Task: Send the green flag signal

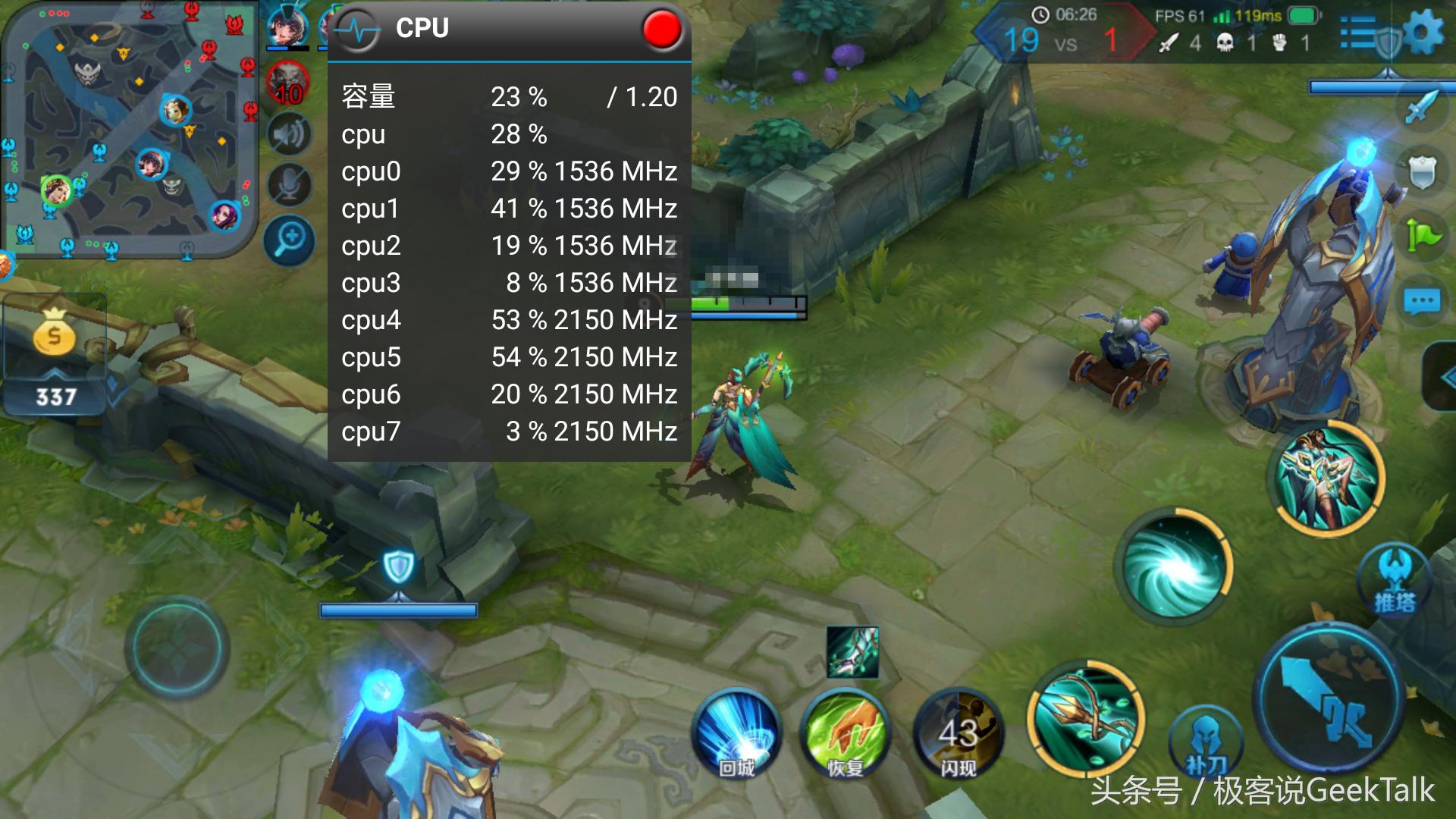Action: (1422, 236)
